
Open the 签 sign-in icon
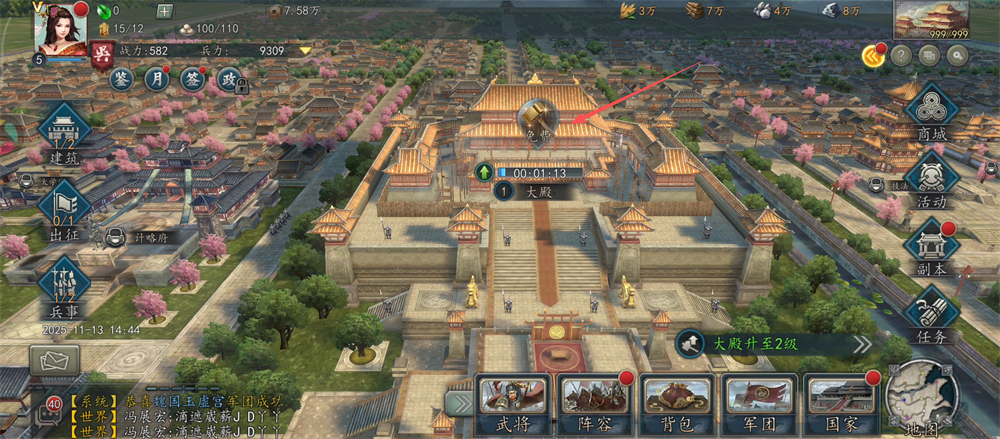tap(191, 79)
